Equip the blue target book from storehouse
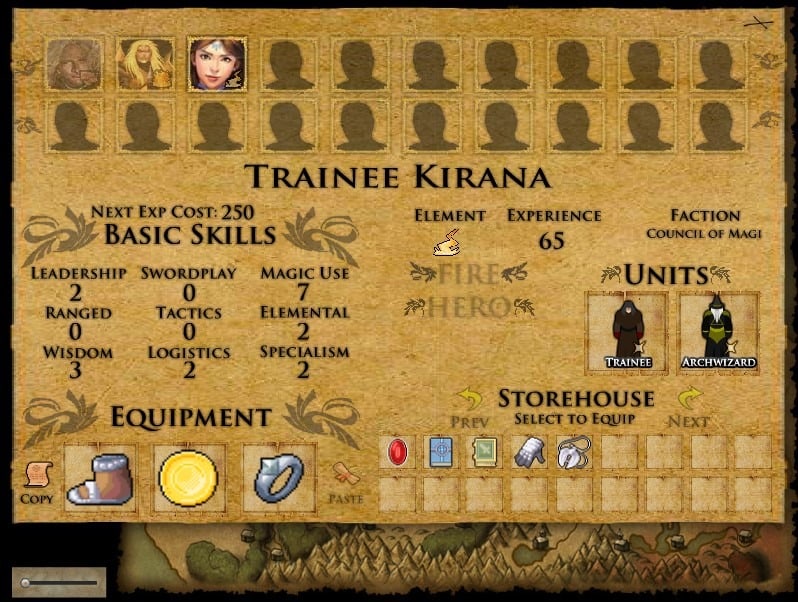 pos(441,452)
